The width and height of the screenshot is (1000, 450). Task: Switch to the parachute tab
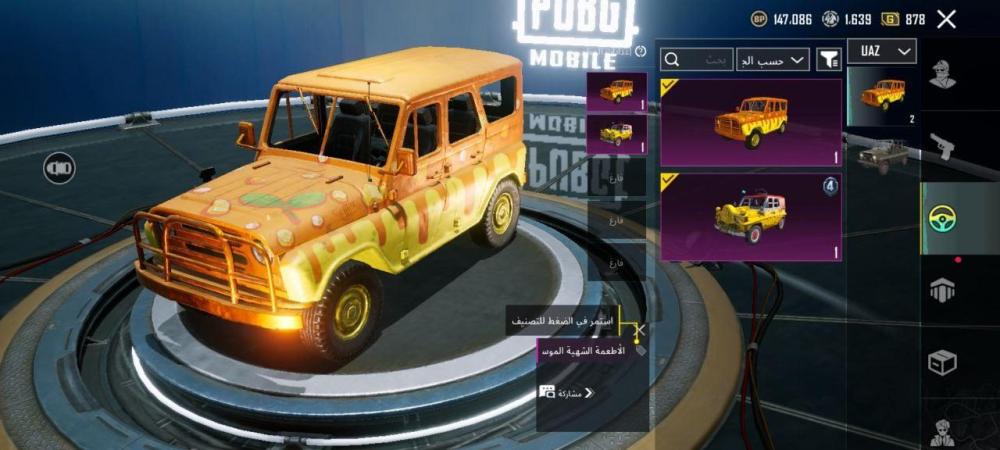click(x=942, y=290)
